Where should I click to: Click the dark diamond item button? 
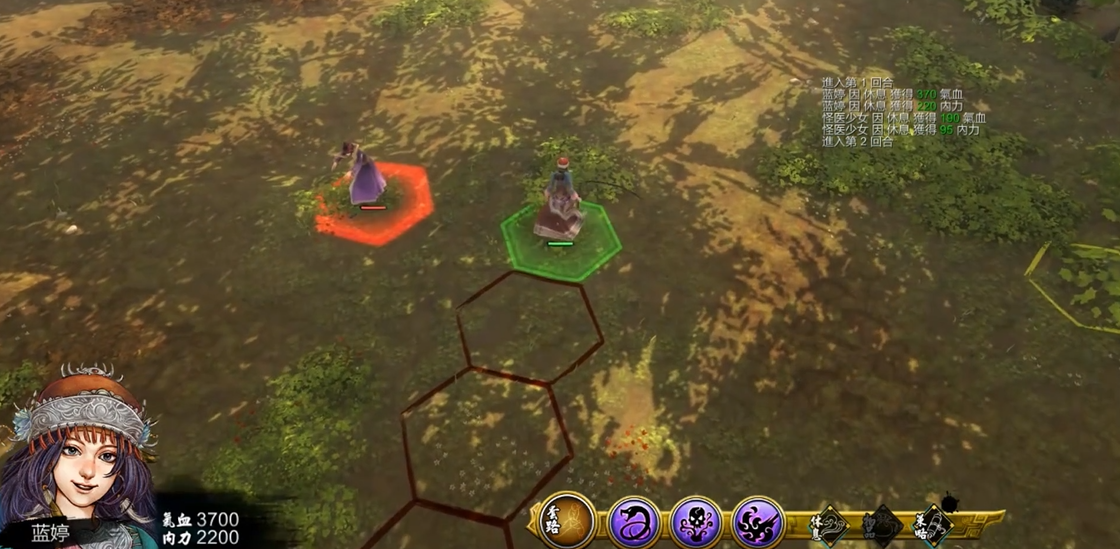tap(882, 524)
